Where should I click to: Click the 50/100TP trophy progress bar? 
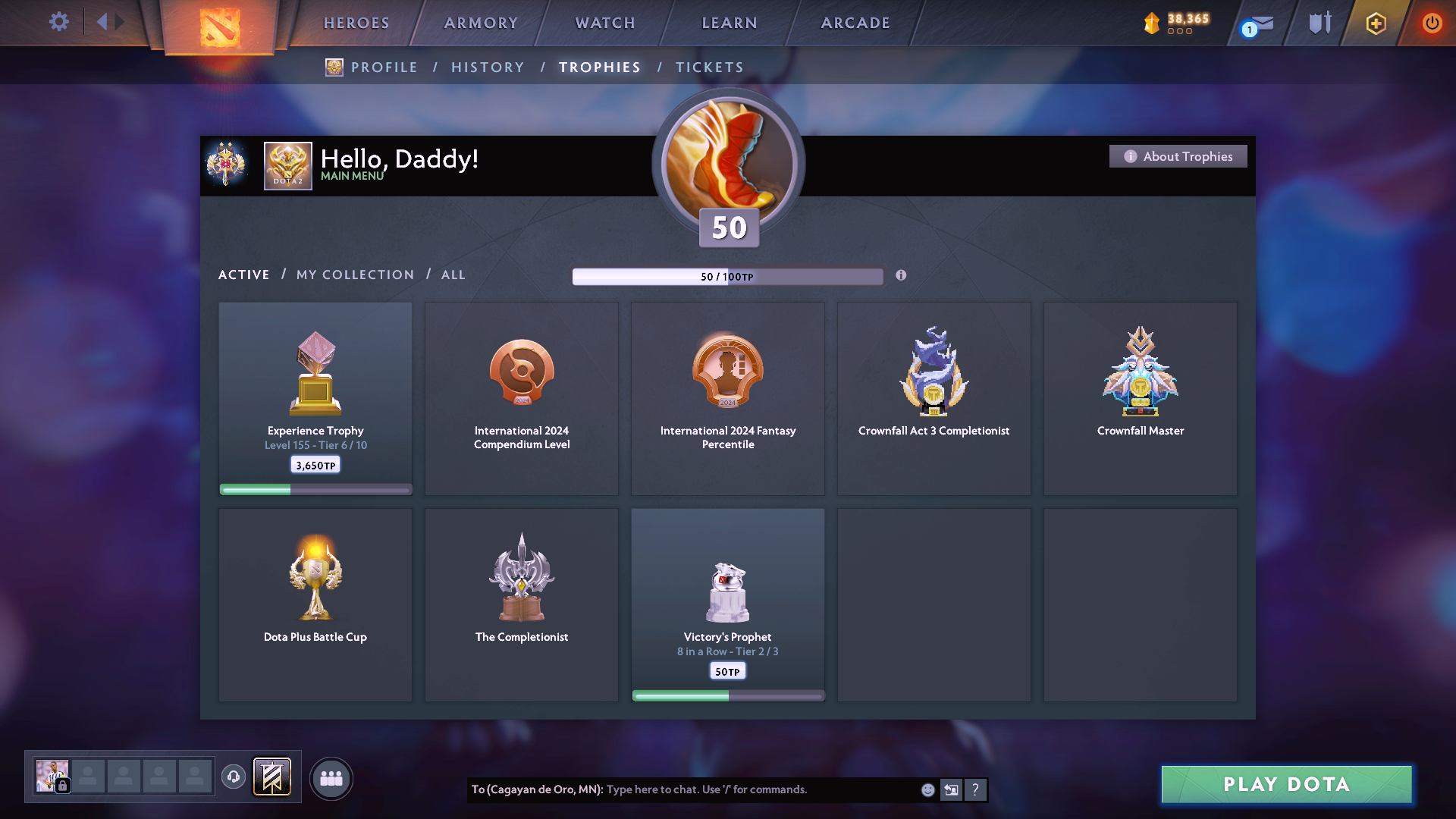727,276
